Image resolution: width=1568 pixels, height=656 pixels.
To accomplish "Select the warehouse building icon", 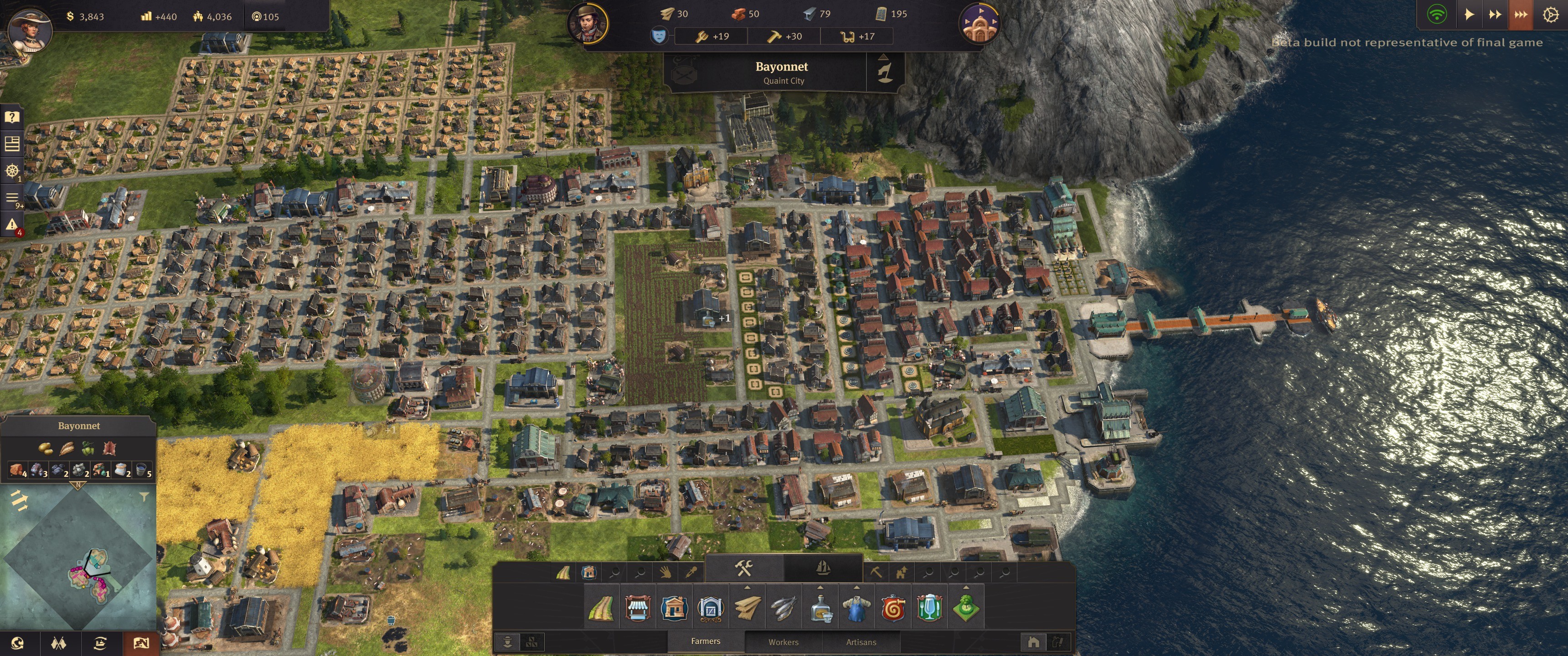I will tap(710, 608).
